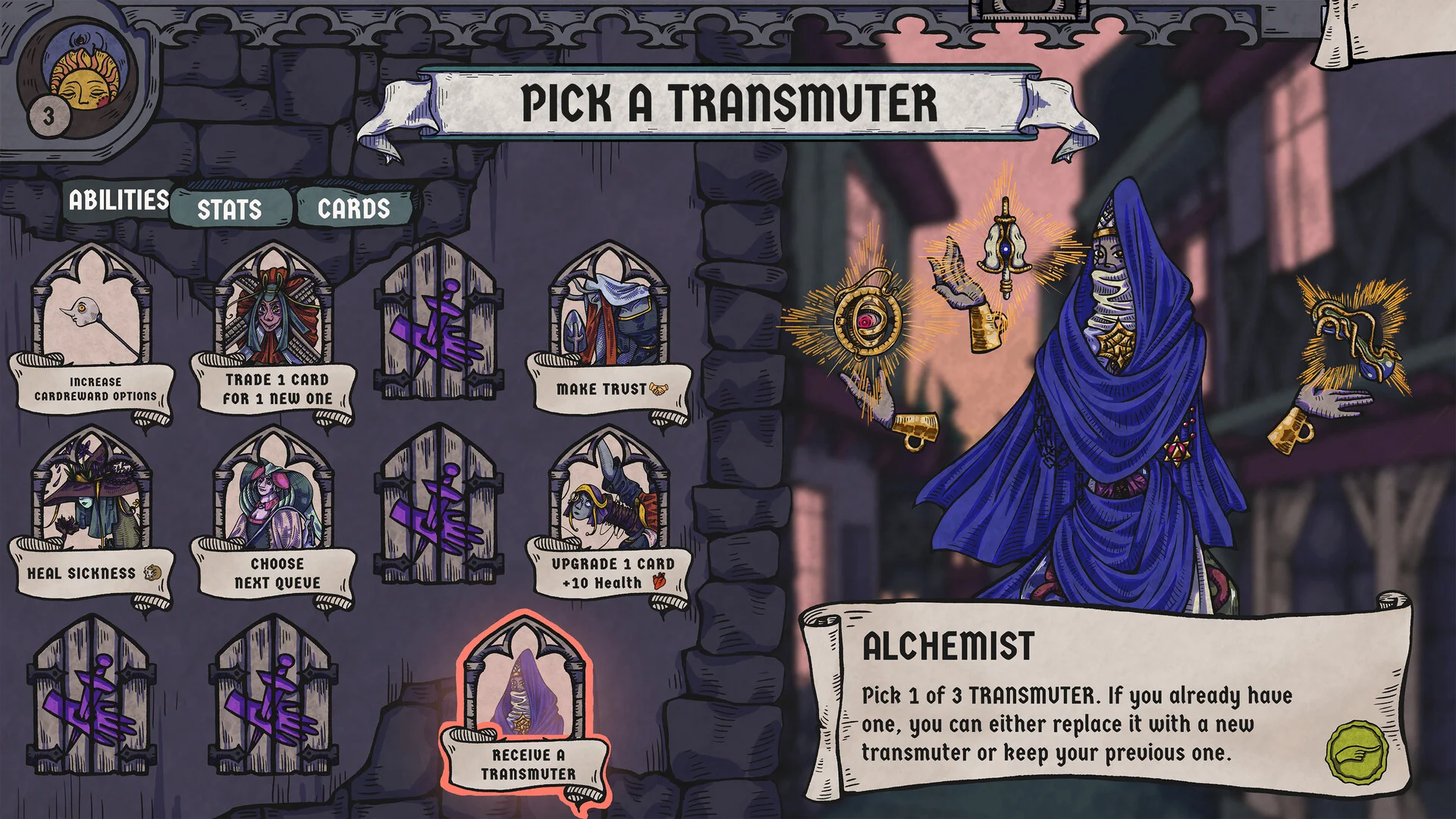
Task: Select the Receive a Transmuter ability
Action: tap(526, 709)
